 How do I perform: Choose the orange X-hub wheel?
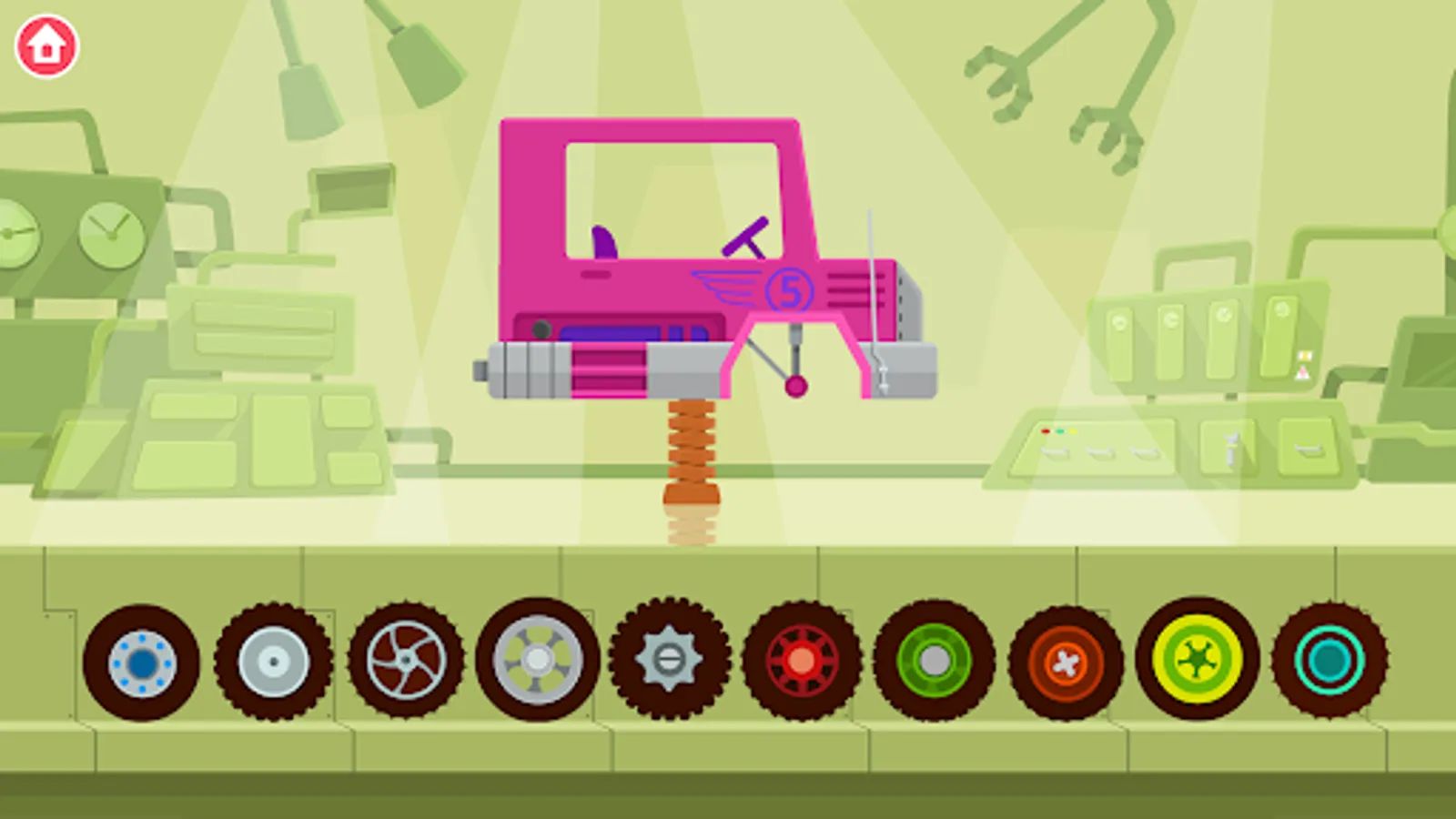pyautogui.click(x=1065, y=662)
